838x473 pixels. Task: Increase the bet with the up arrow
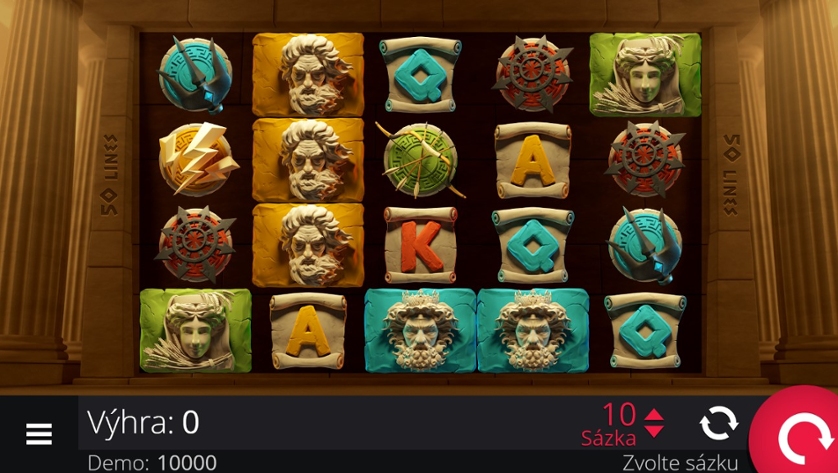click(x=654, y=415)
